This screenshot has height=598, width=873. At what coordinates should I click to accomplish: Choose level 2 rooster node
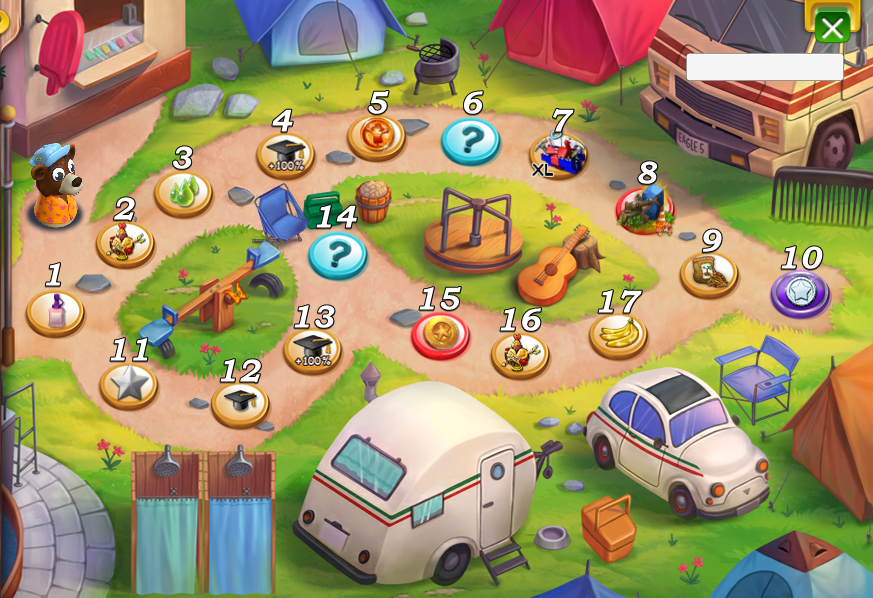[x=125, y=243]
